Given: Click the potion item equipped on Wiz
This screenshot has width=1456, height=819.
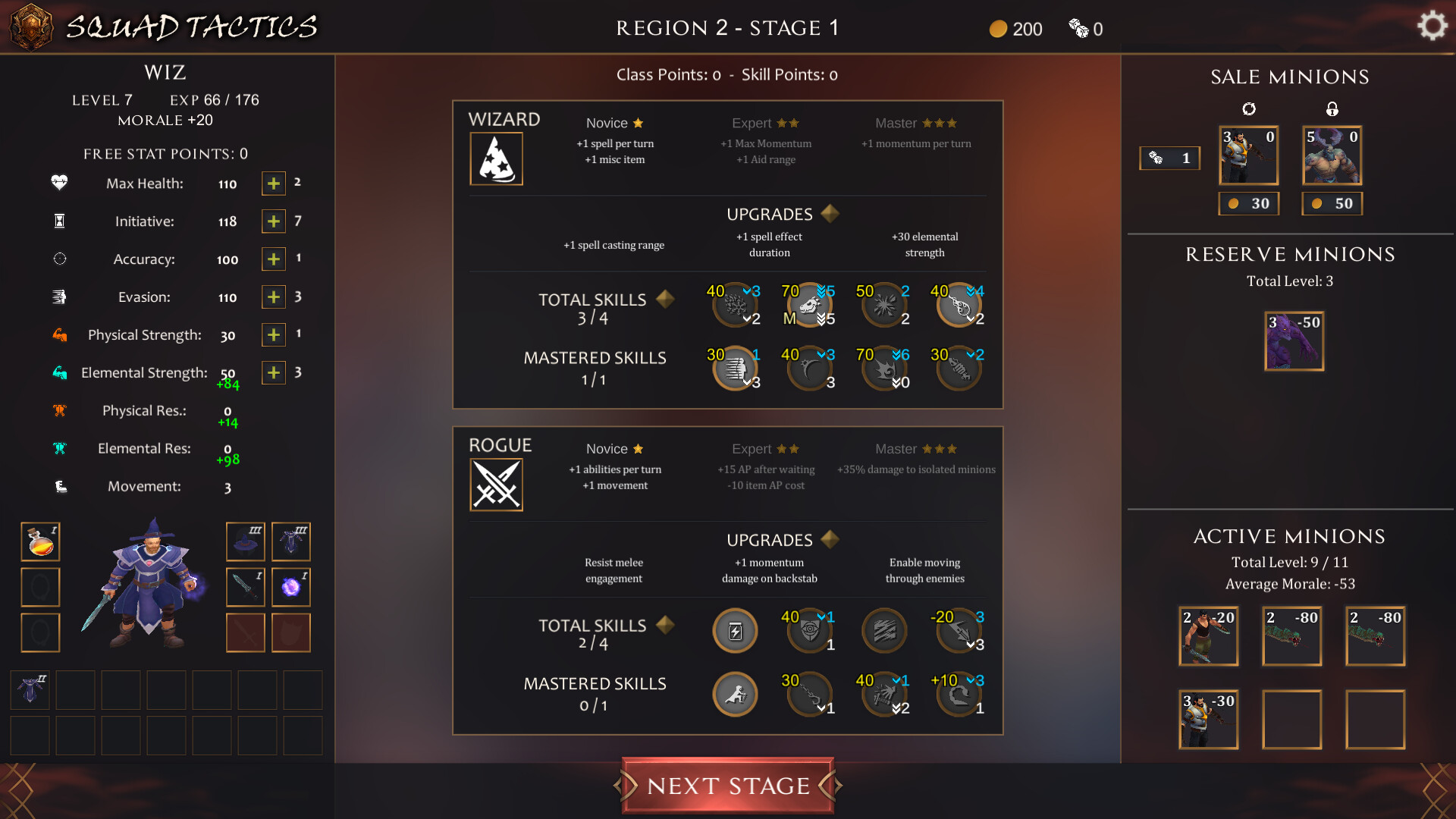Looking at the screenshot, I should coord(40,541).
